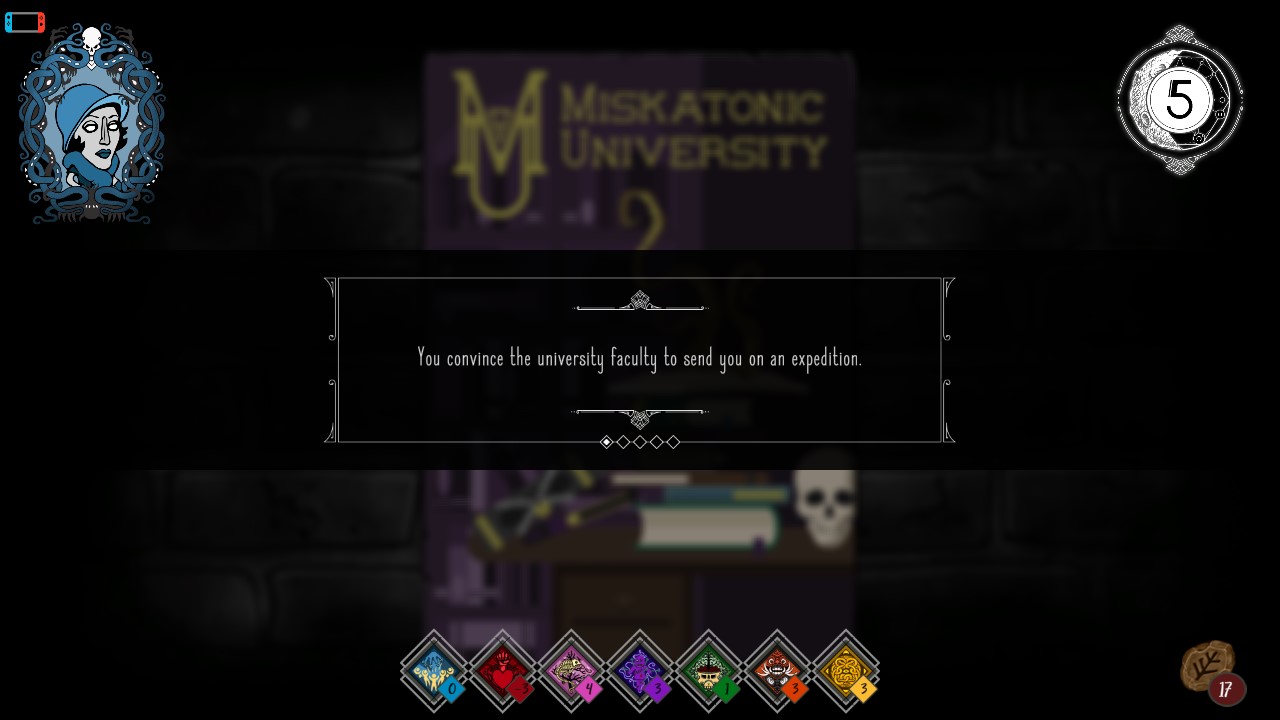Select the purple tentacle madness stat icon
Image resolution: width=1280 pixels, height=720 pixels.
click(x=640, y=670)
